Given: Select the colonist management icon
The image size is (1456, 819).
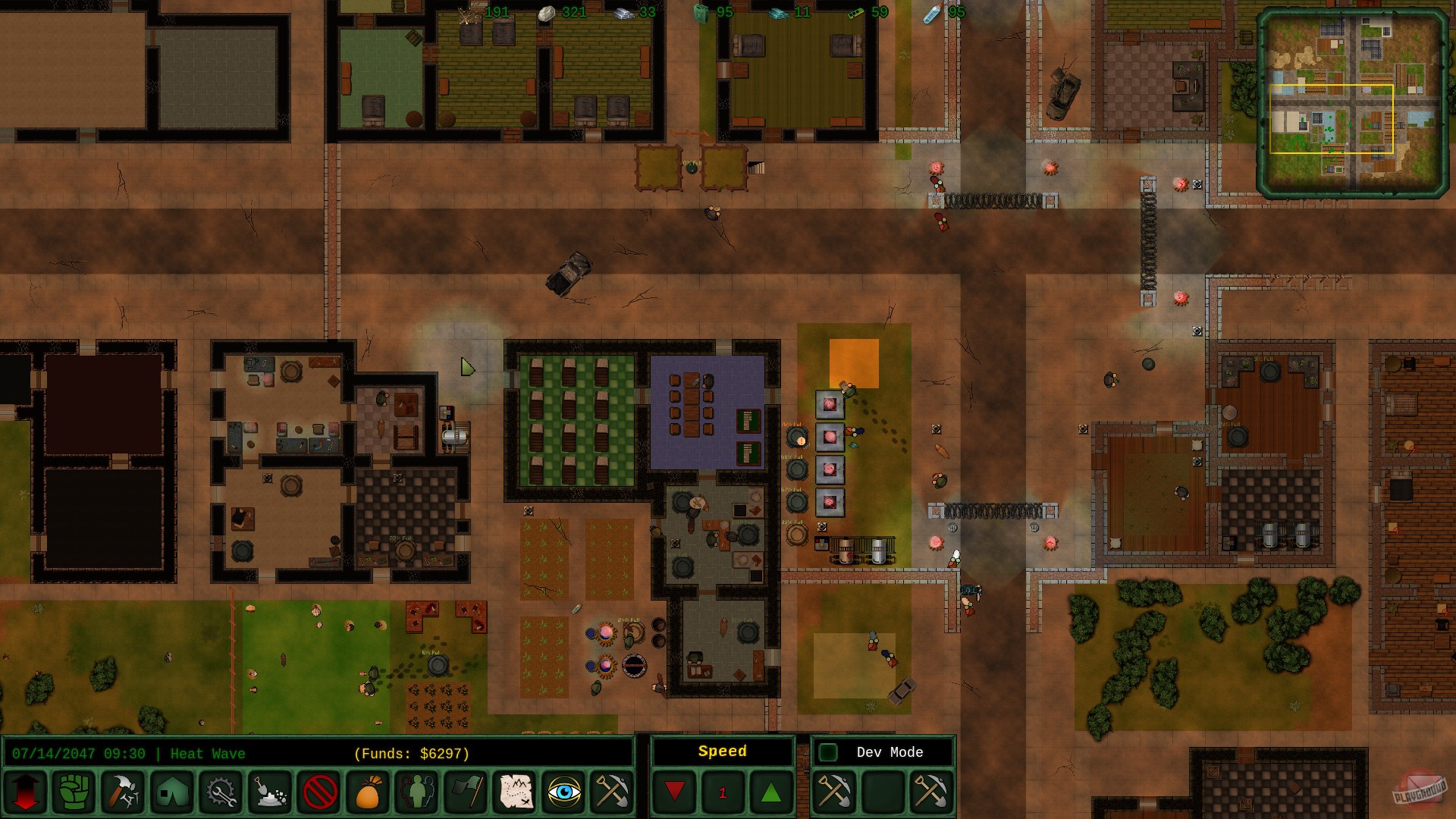Looking at the screenshot, I should pyautogui.click(x=419, y=792).
